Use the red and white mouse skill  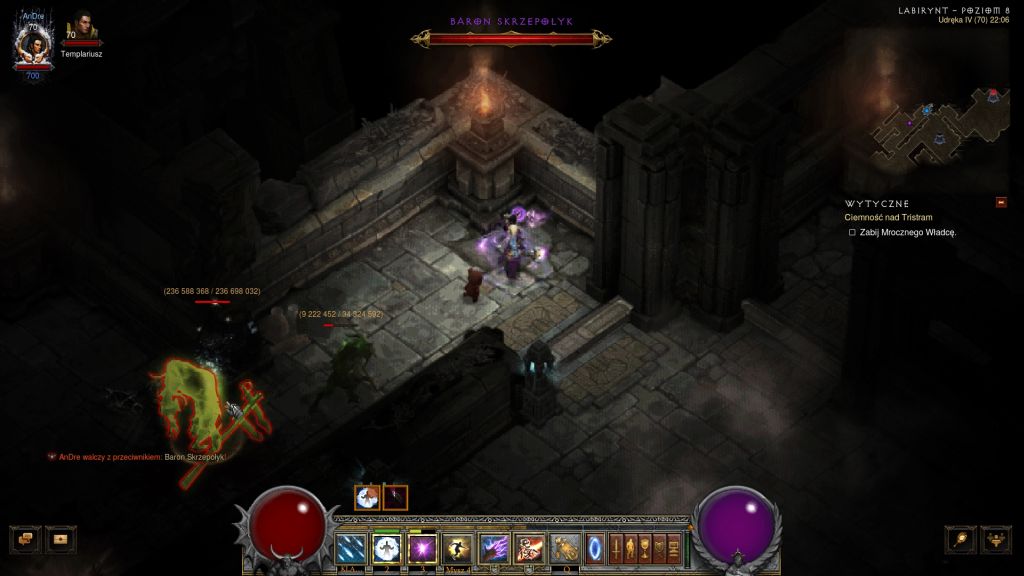click(527, 548)
